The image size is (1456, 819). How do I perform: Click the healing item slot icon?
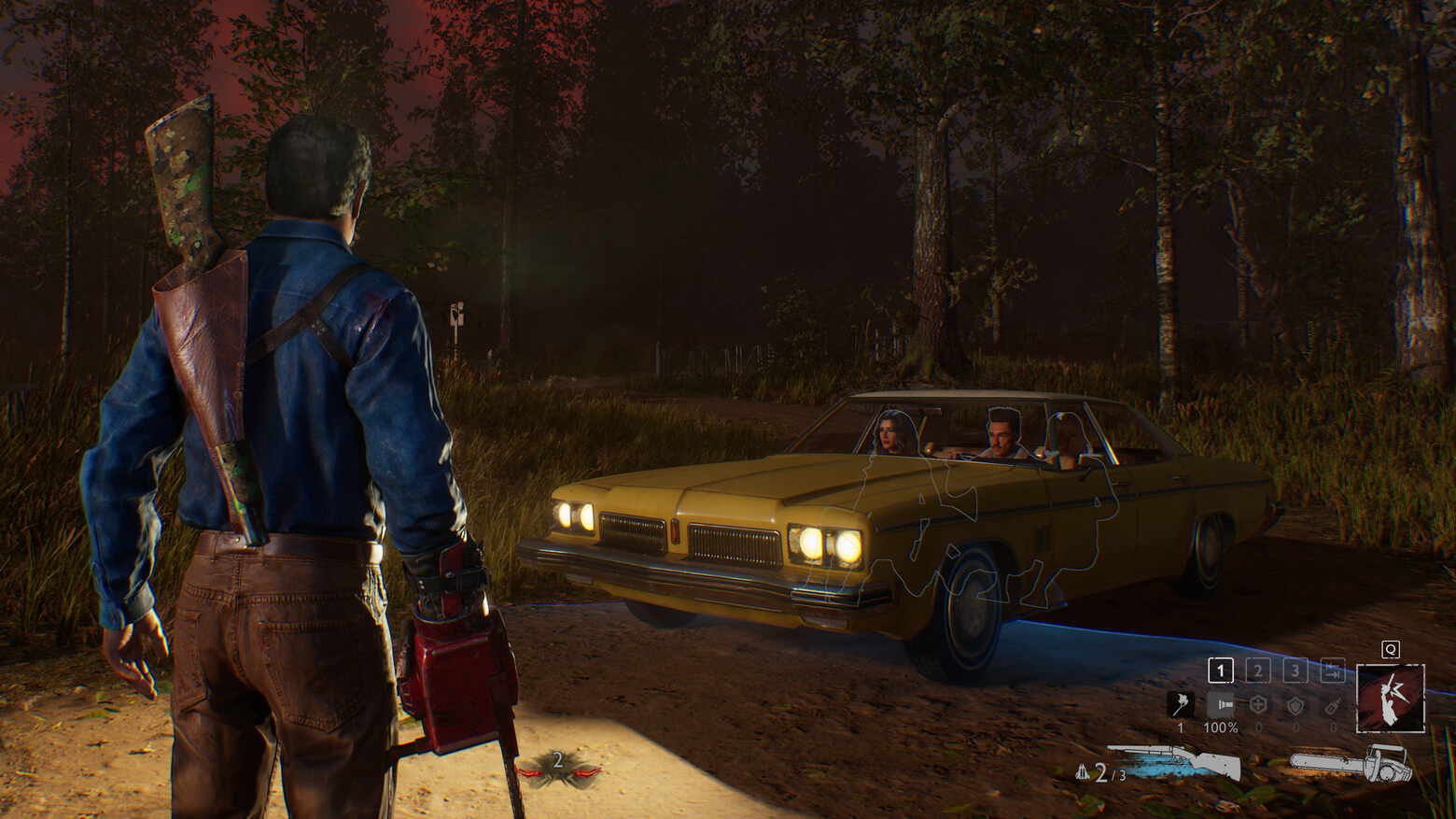(1260, 704)
